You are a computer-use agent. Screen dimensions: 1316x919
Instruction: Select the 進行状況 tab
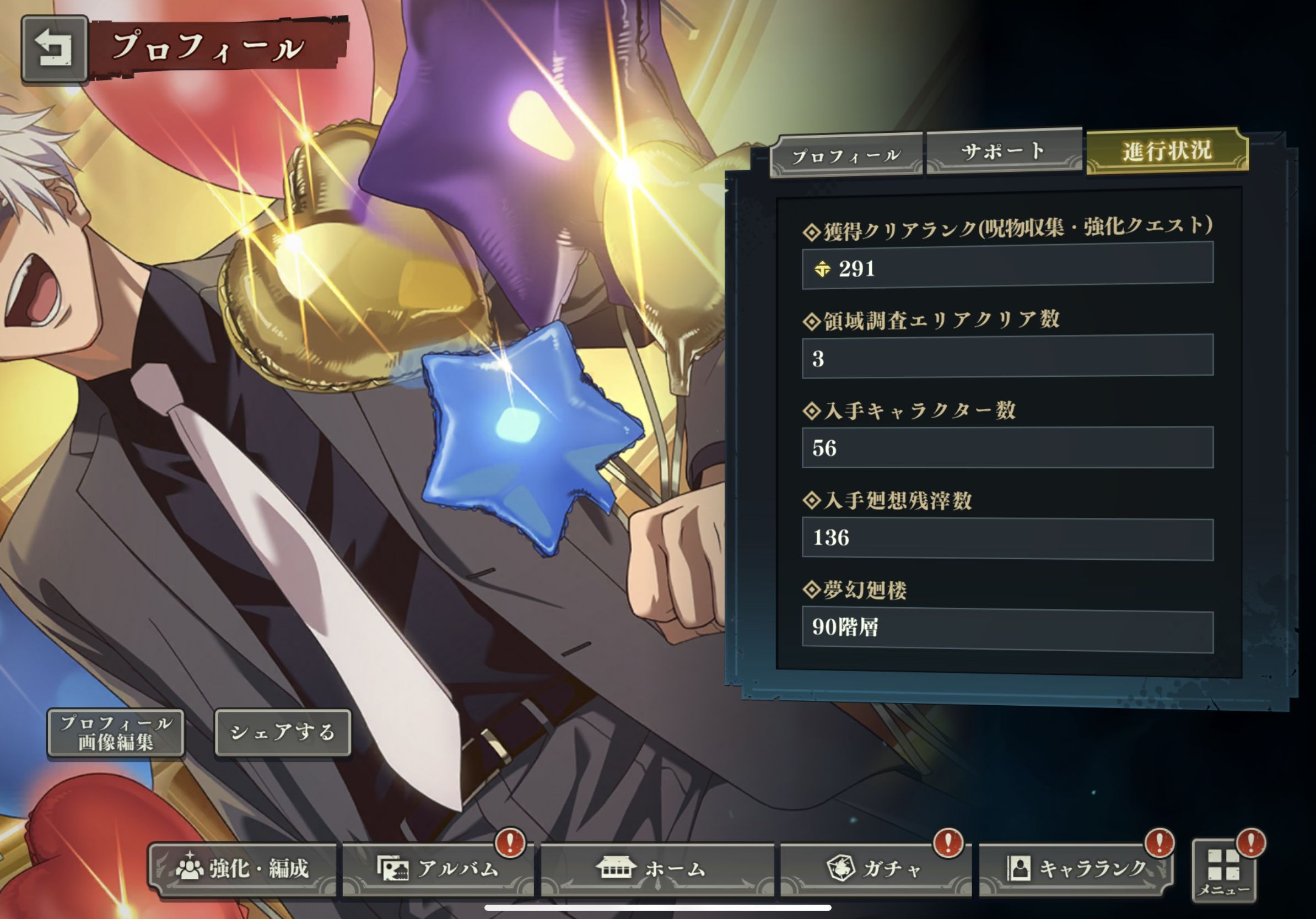coord(1167,150)
